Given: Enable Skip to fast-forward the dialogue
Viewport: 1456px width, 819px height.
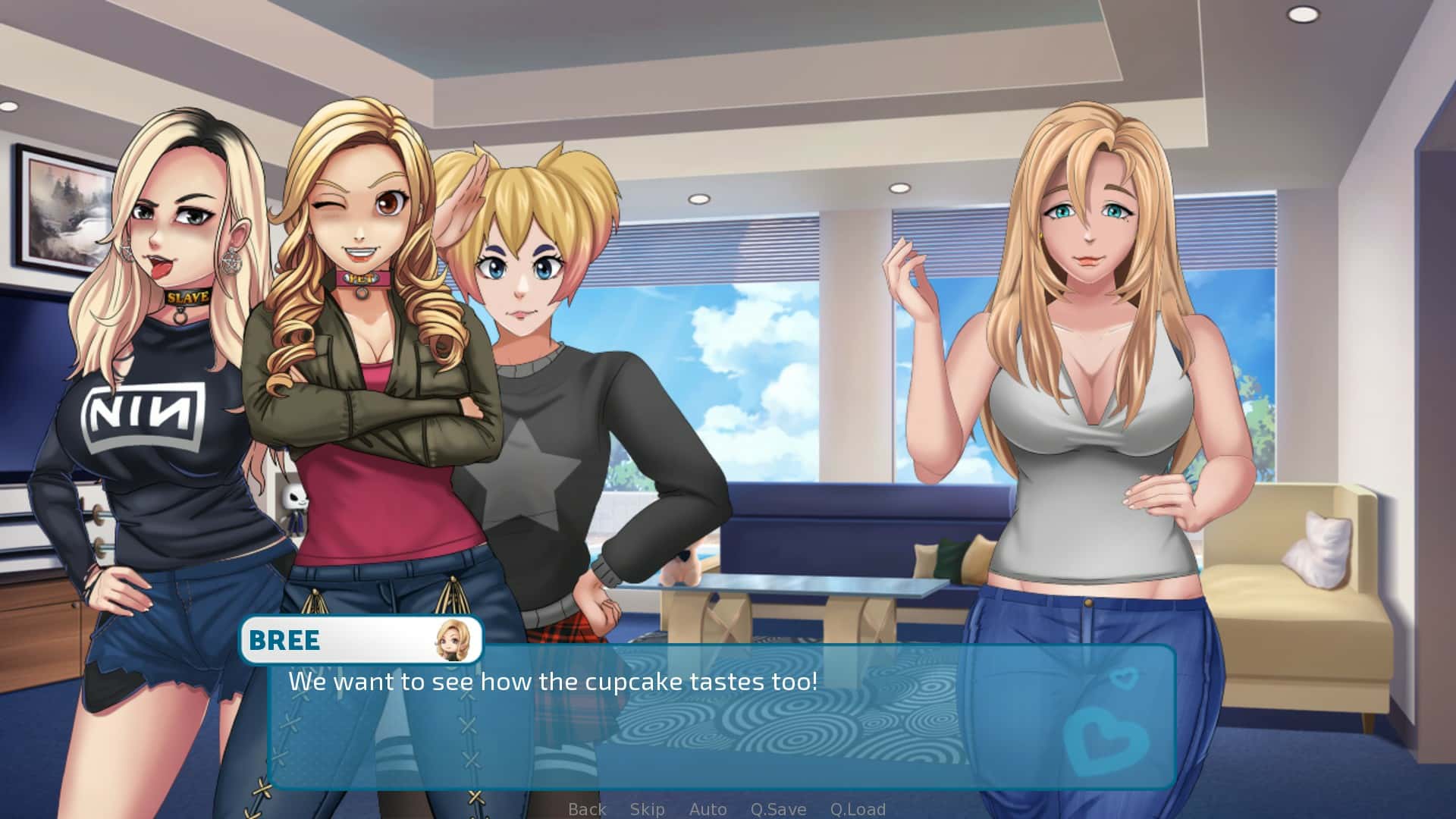Looking at the screenshot, I should [645, 809].
